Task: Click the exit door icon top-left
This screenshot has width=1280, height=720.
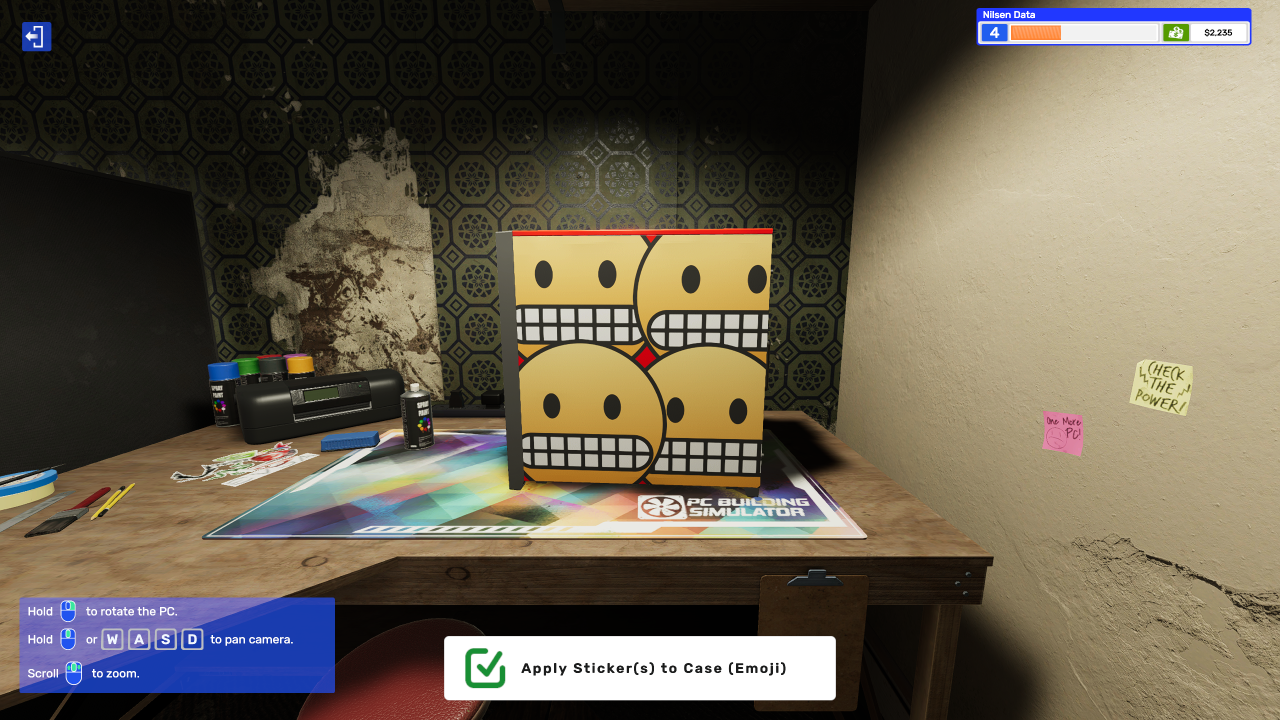Action: pyautogui.click(x=36, y=36)
